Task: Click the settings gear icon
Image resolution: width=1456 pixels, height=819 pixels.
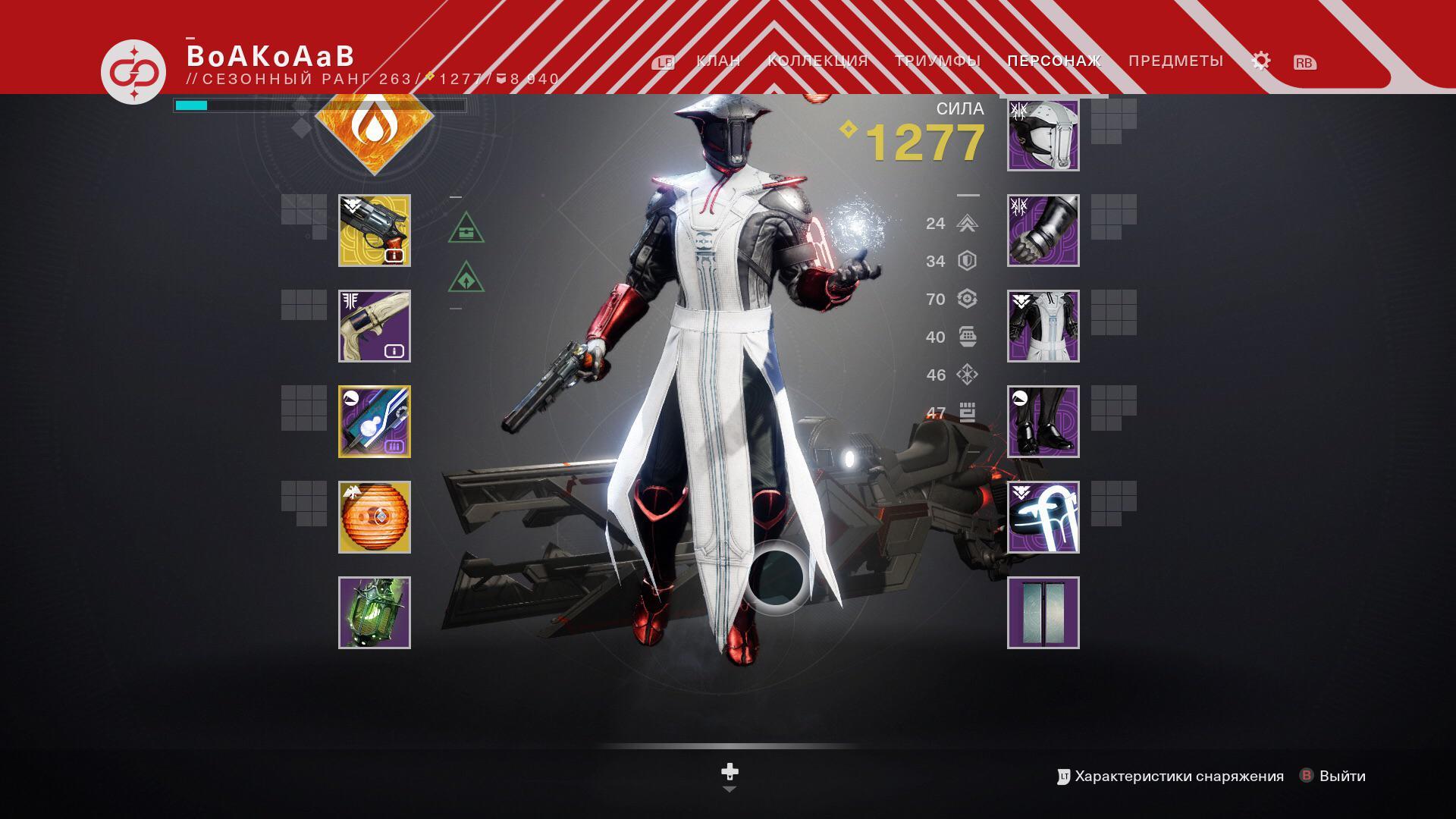Action: (1261, 60)
